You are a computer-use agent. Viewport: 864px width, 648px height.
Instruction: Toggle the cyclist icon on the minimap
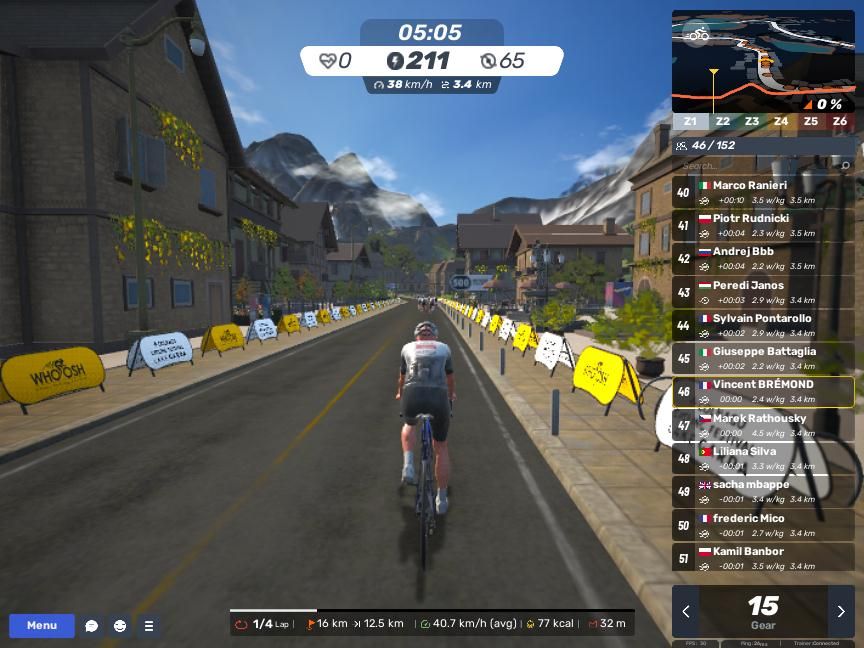pos(697,35)
